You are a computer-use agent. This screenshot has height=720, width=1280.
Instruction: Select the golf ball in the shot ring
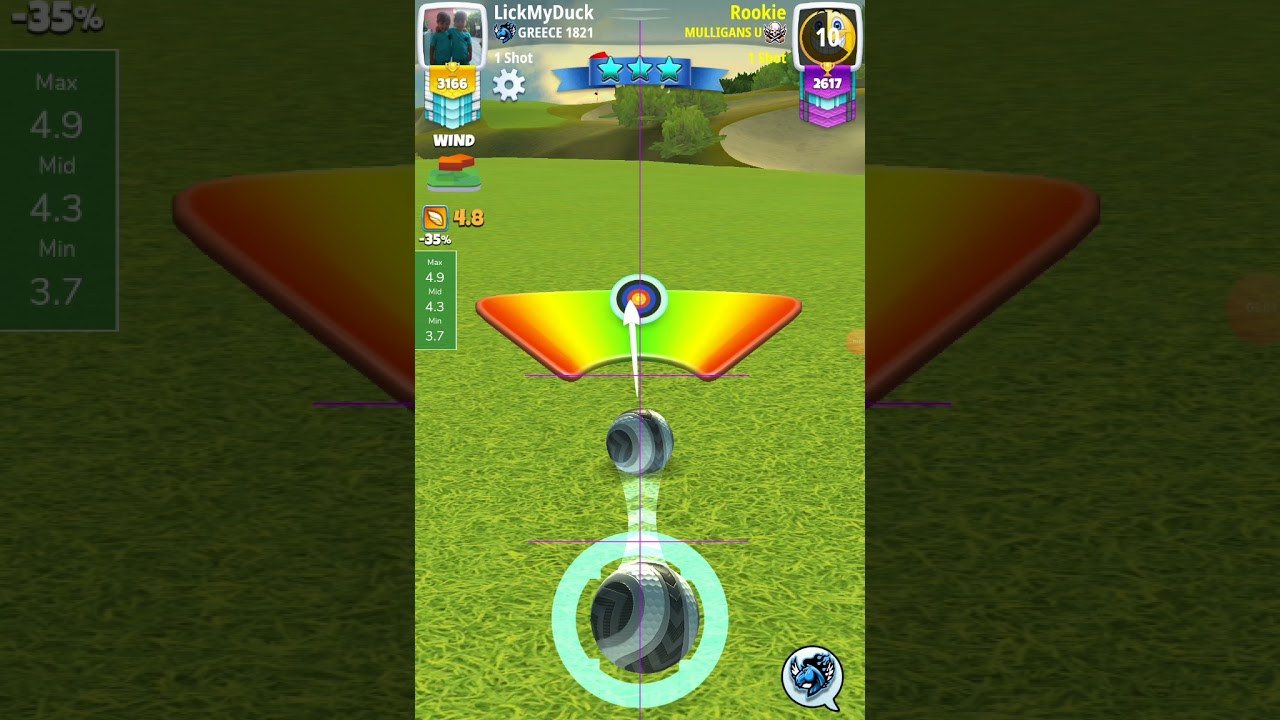pyautogui.click(x=640, y=618)
